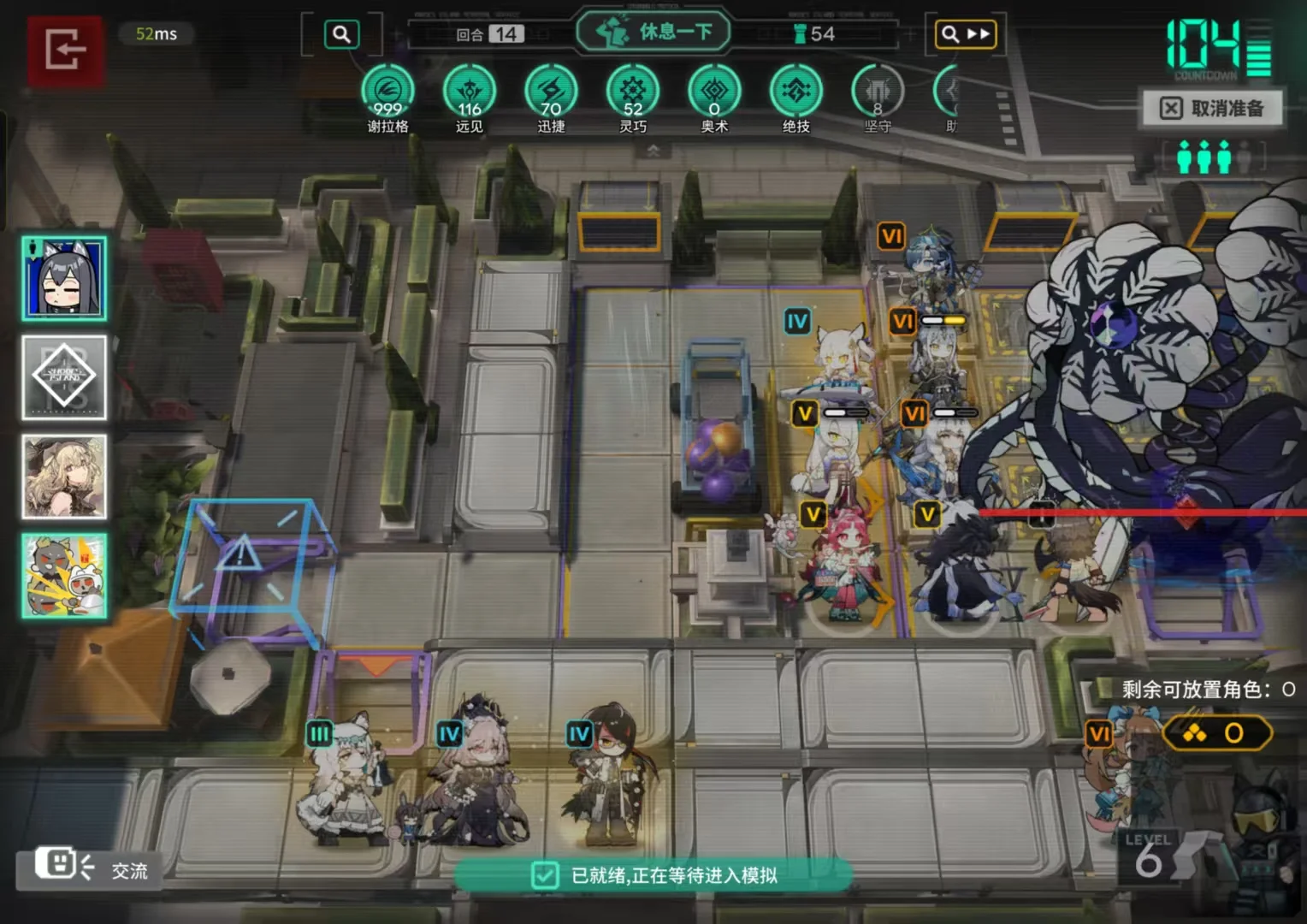Click the red exit button
Viewport: 1307px width, 924px height.
tap(65, 49)
